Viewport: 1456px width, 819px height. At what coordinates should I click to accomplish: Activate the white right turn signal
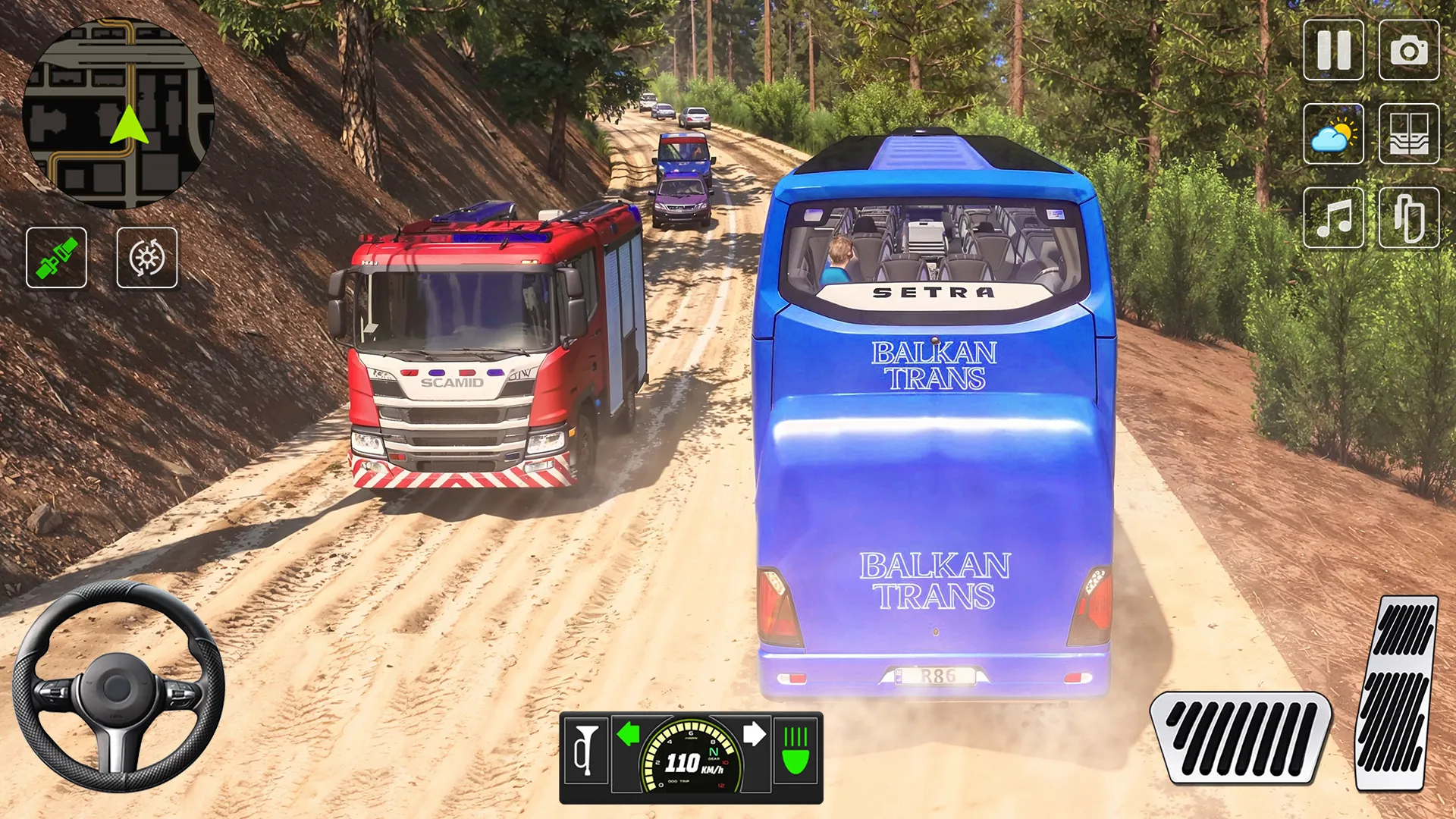[x=754, y=734]
